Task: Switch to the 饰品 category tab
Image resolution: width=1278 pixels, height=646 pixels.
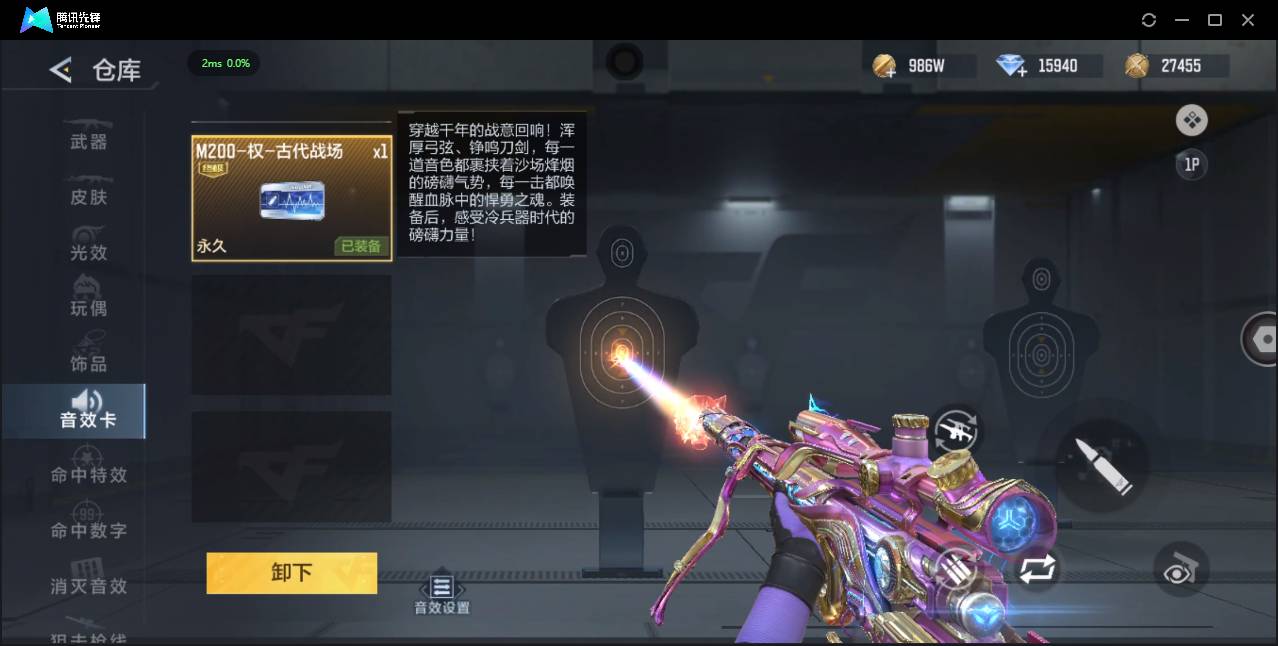Action: click(88, 363)
